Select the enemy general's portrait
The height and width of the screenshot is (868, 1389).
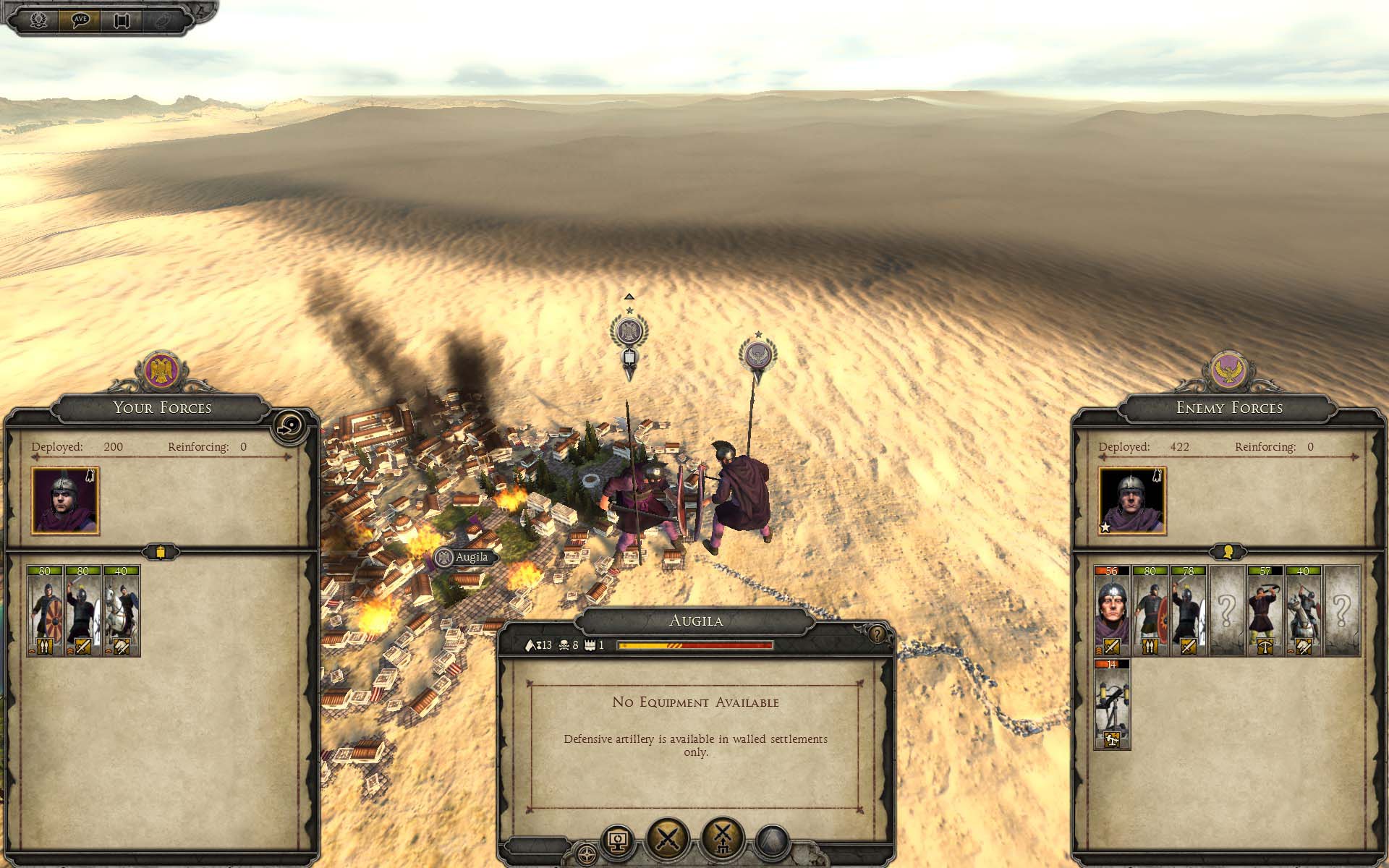1131,501
